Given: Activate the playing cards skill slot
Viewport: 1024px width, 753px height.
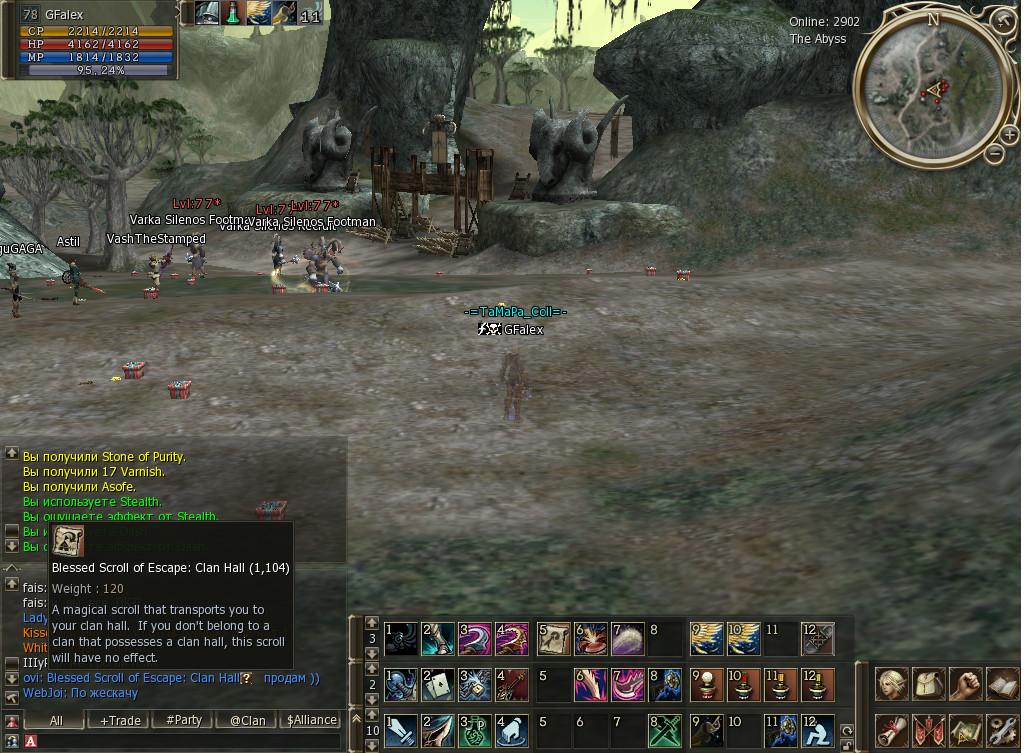Looking at the screenshot, I should 438,685.
